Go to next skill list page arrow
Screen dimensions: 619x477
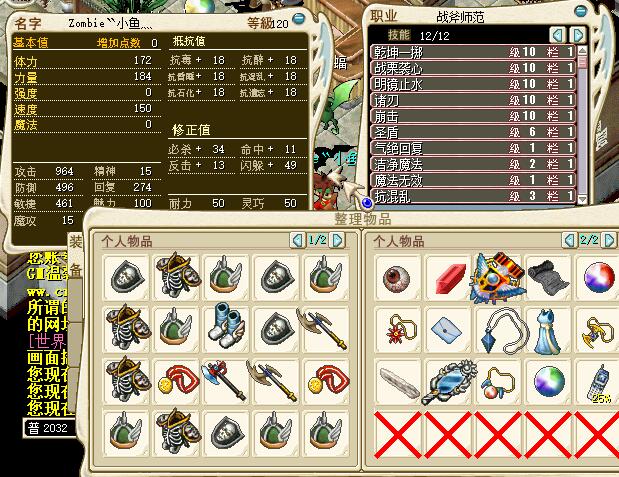point(577,34)
